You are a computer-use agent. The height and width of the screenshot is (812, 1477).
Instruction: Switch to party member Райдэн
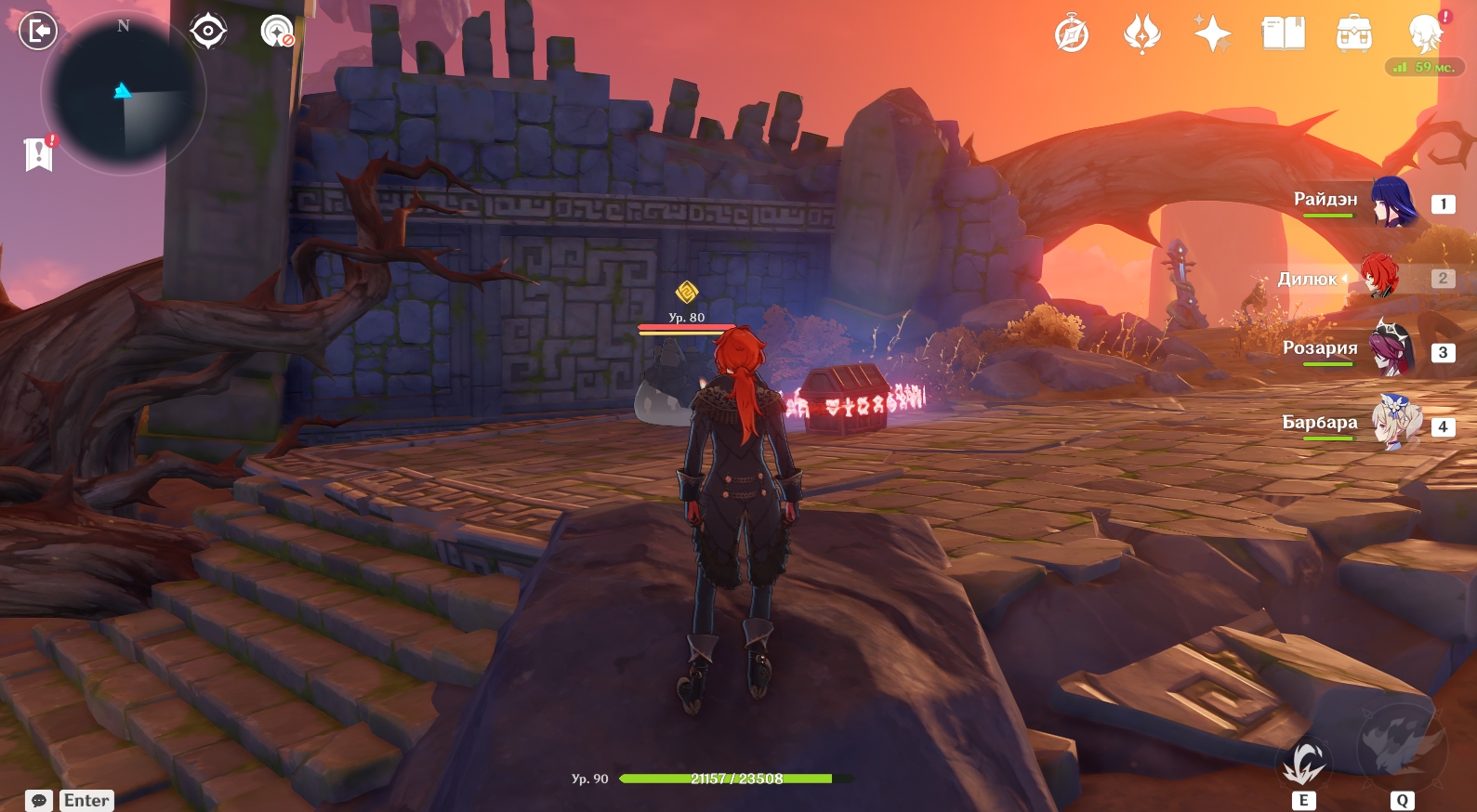[1391, 202]
